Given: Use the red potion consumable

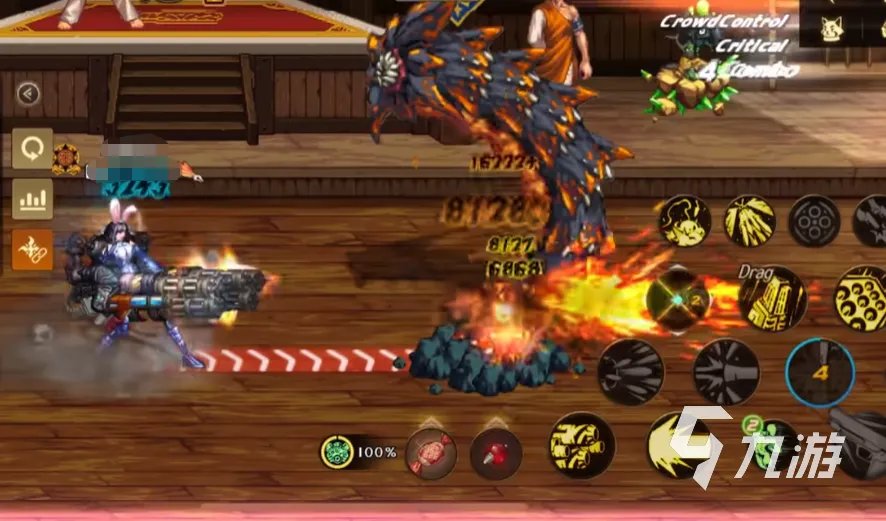Looking at the screenshot, I should pyautogui.click(x=496, y=453).
